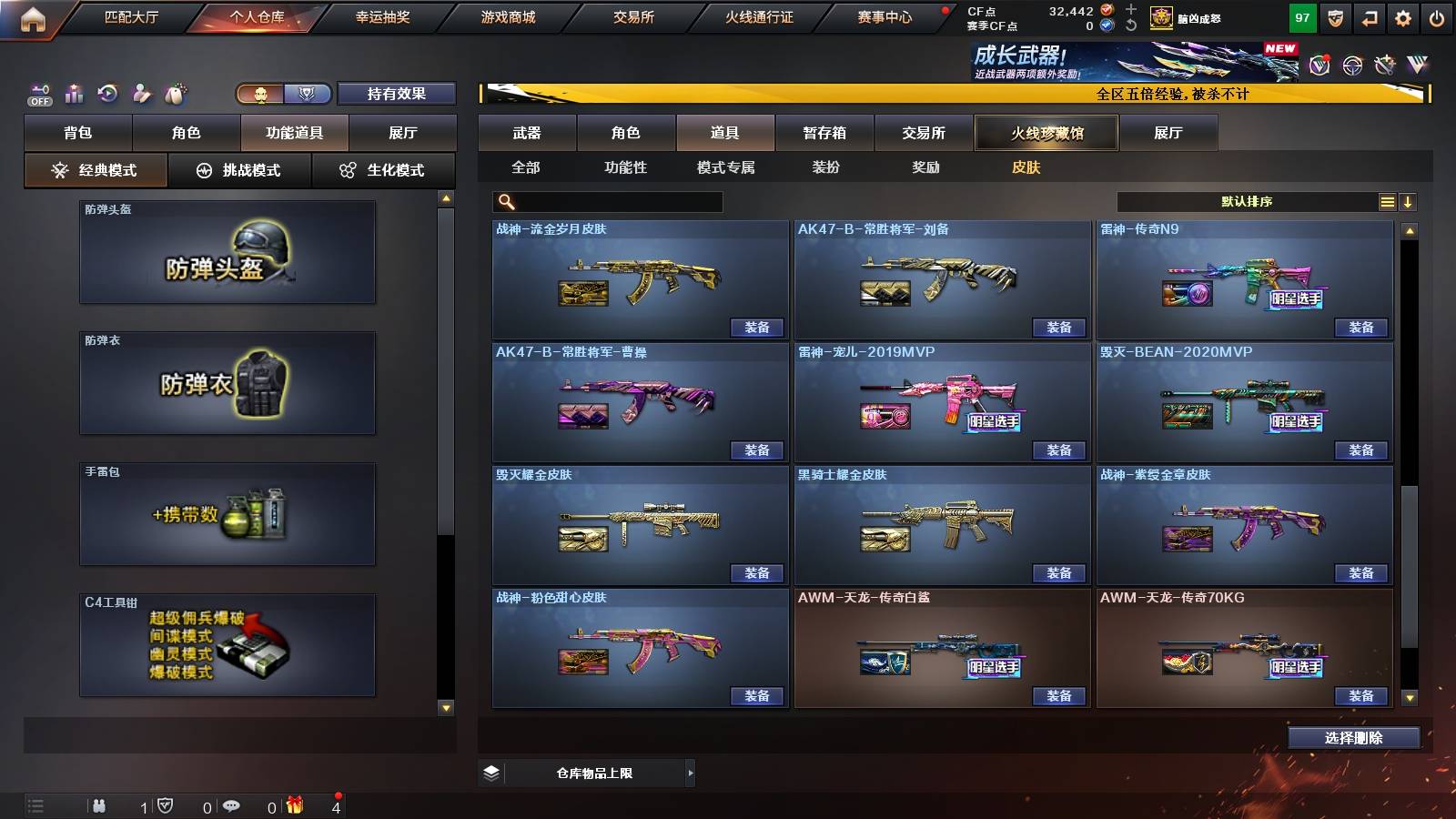Open the gift icon showing 4 notifications
The width and height of the screenshot is (1456, 819).
[x=293, y=804]
